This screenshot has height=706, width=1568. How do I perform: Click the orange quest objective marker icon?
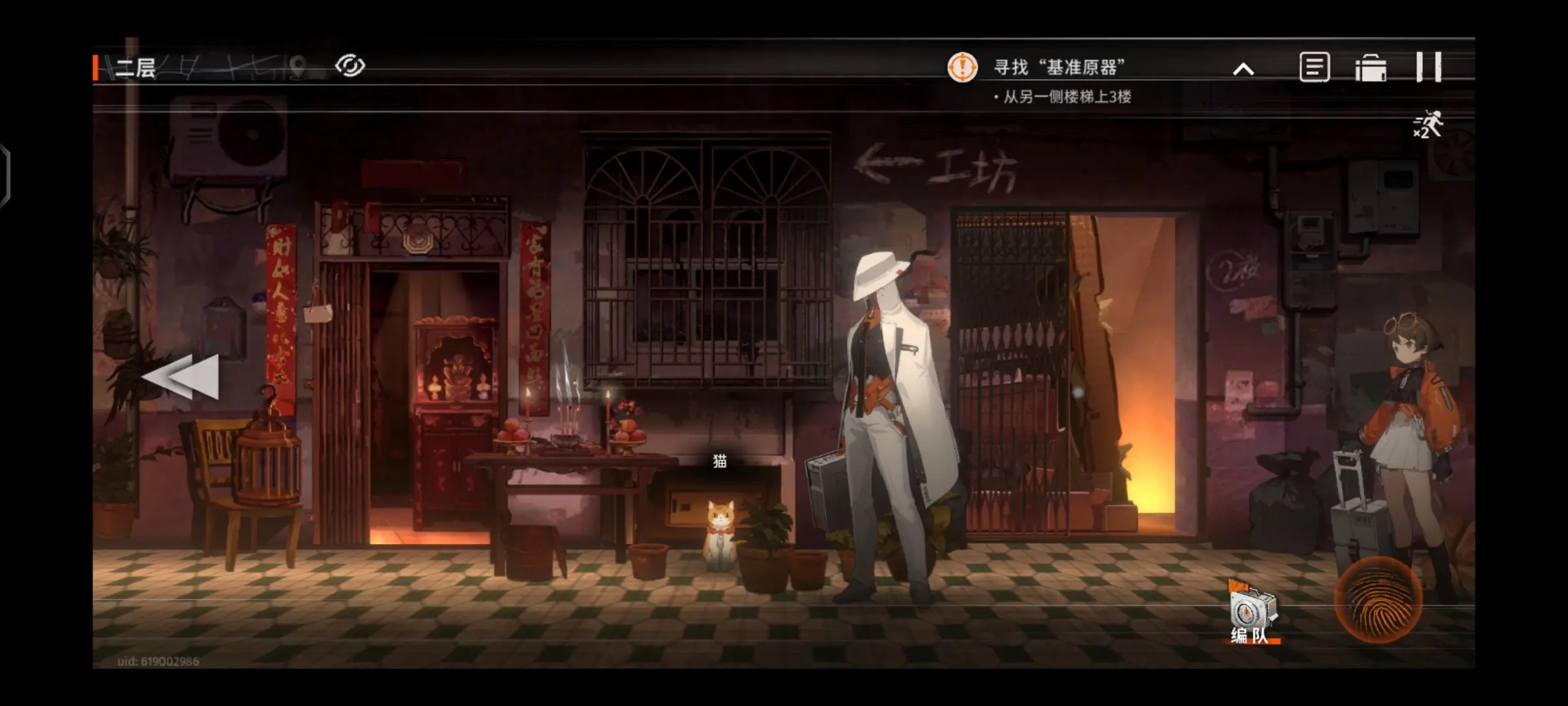[962, 67]
